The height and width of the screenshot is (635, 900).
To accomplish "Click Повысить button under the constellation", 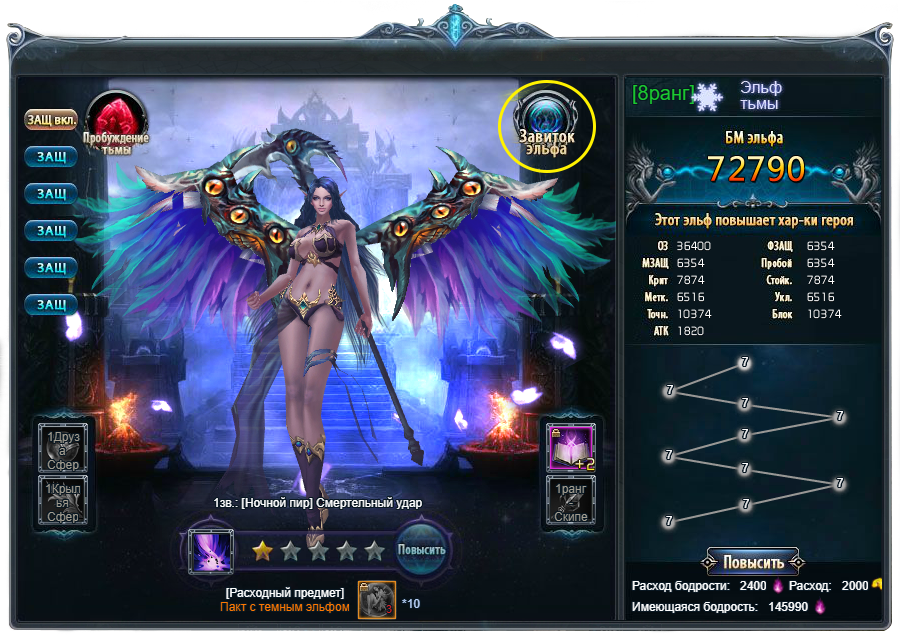I will (753, 561).
